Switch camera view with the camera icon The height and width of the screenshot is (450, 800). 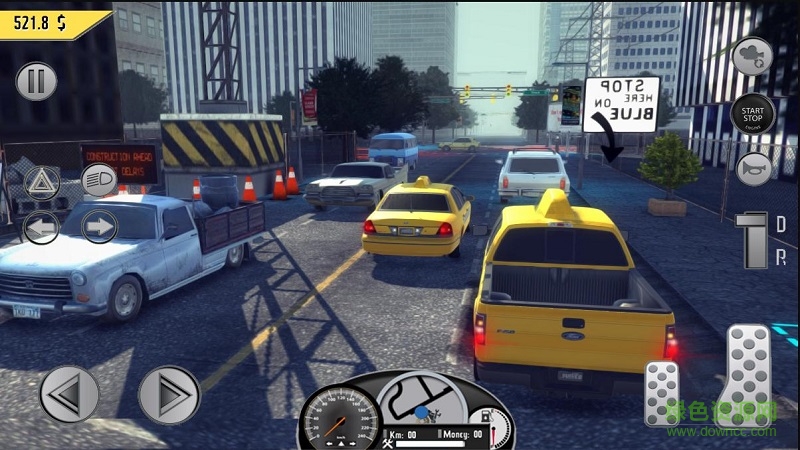752,57
